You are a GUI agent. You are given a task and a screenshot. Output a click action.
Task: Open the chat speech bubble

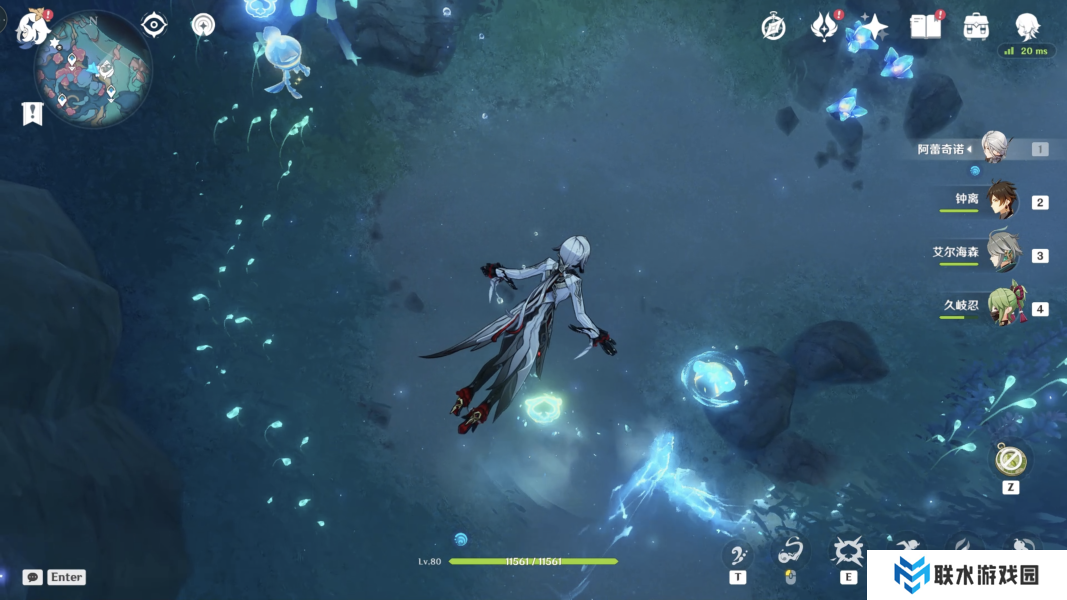click(33, 577)
